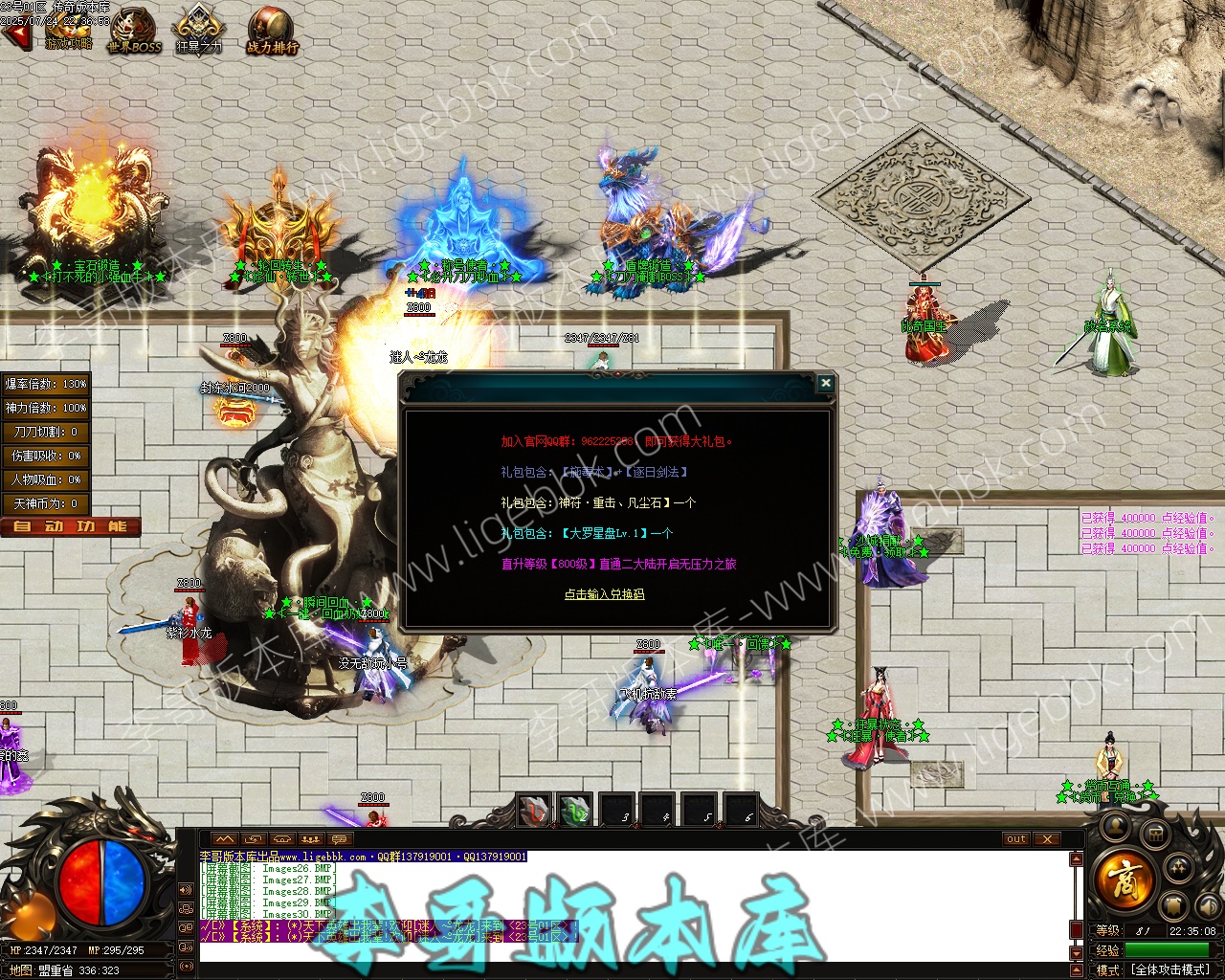Close the gift pack dialog
The width and height of the screenshot is (1225, 980).
[825, 384]
